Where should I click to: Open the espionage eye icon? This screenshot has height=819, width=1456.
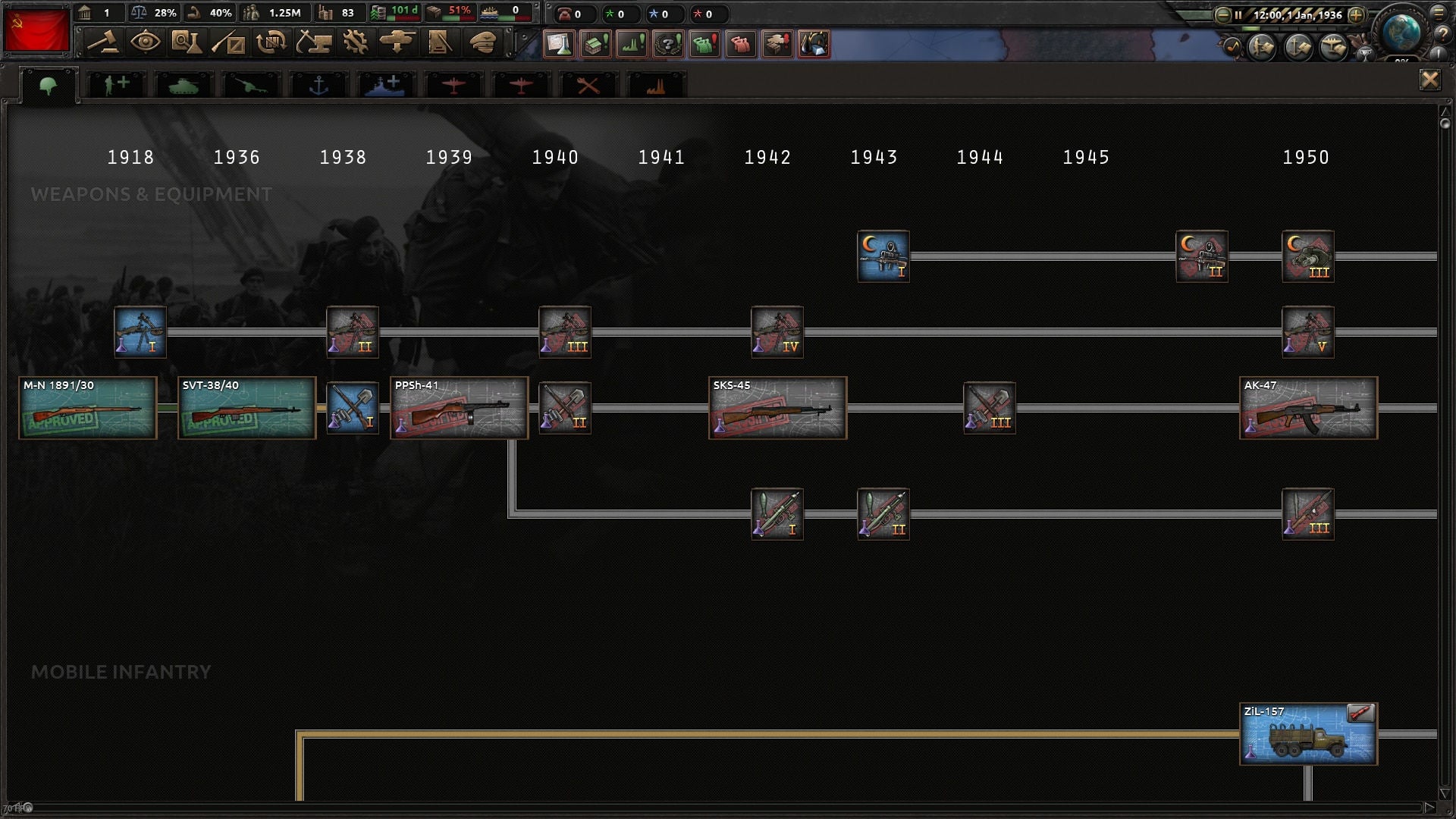(147, 43)
